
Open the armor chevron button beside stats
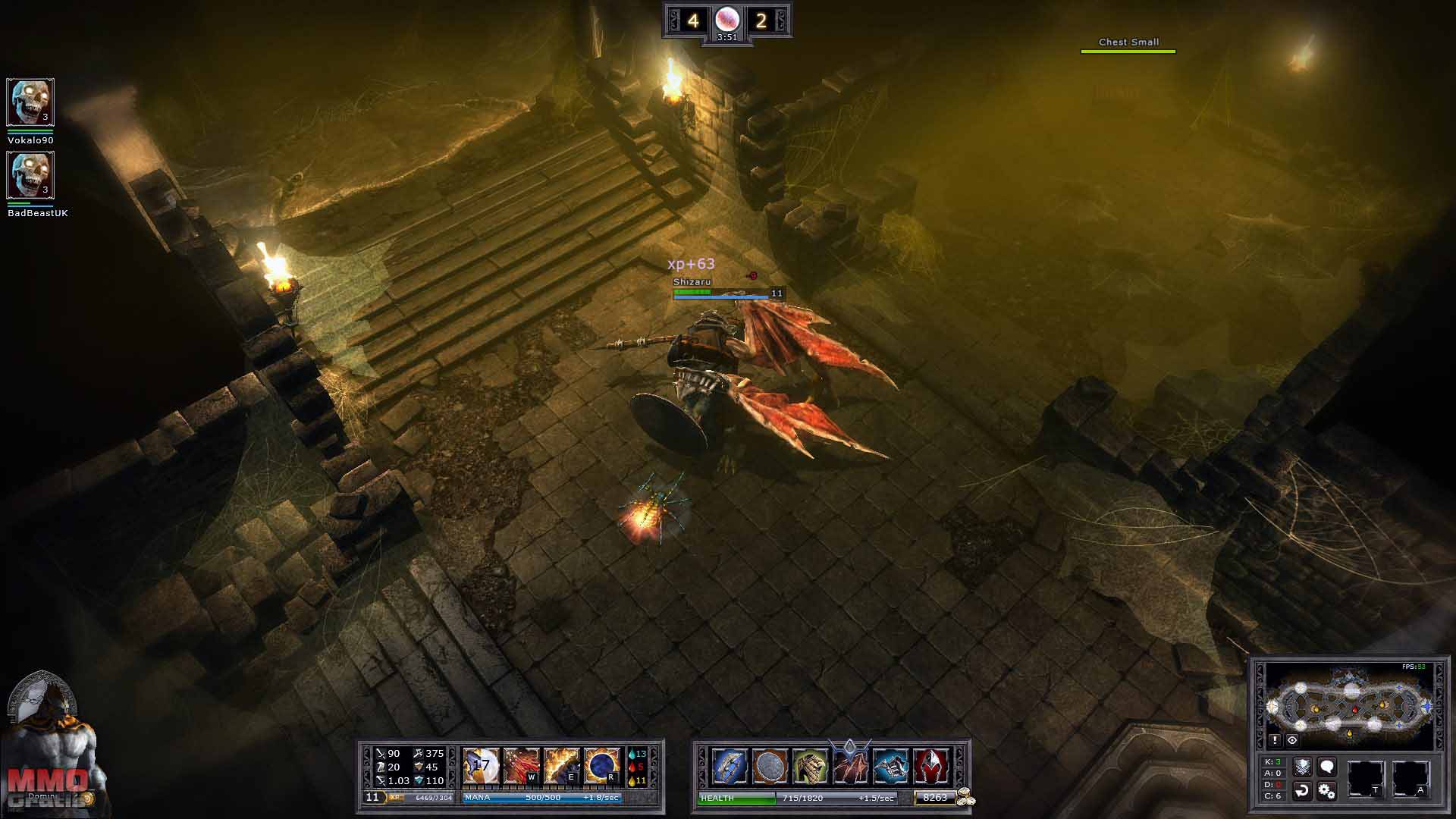point(1302,767)
